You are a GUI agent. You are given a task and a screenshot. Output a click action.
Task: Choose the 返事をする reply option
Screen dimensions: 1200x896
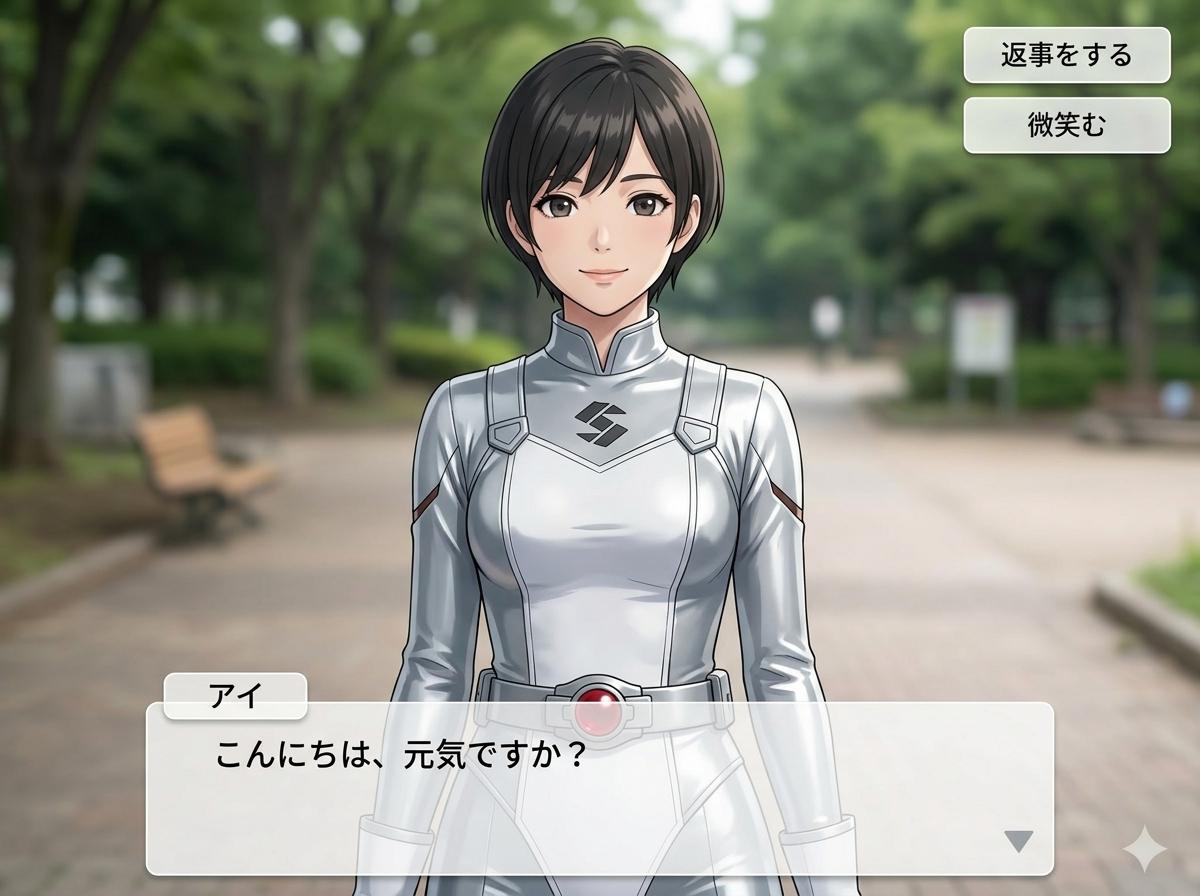click(1066, 55)
